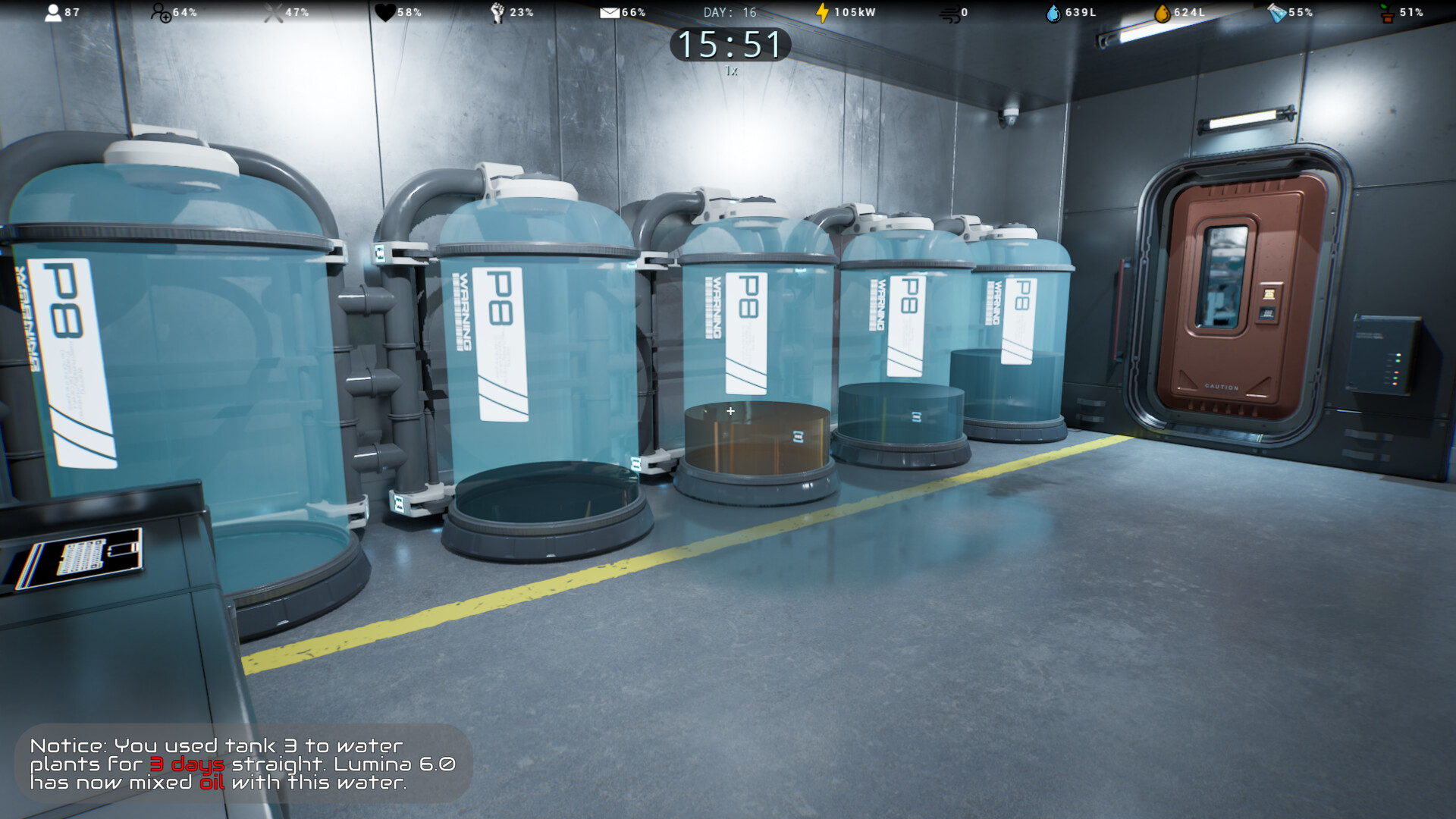Viewport: 1456px width, 819px height.
Task: Click the health heart icon at 58%
Action: [387, 11]
